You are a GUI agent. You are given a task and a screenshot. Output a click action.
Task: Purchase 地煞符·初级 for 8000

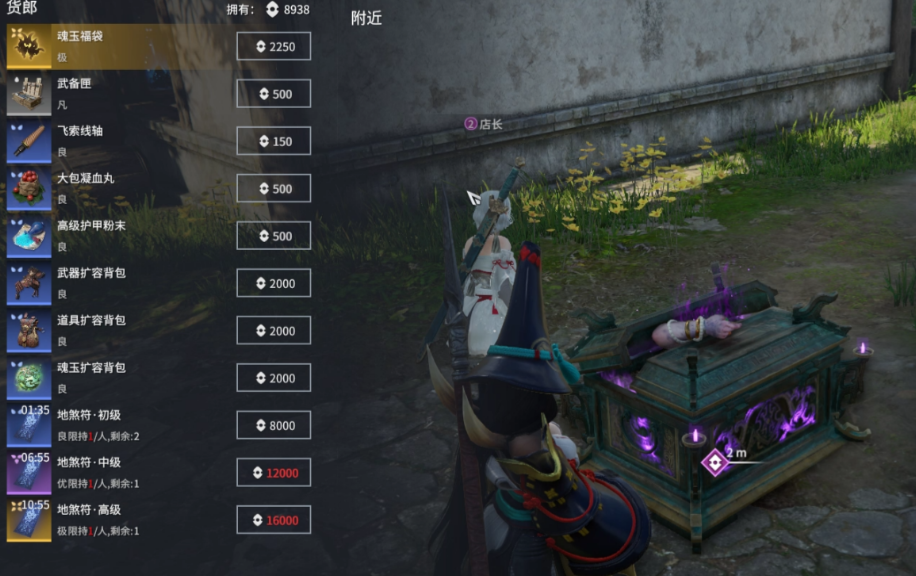point(273,425)
